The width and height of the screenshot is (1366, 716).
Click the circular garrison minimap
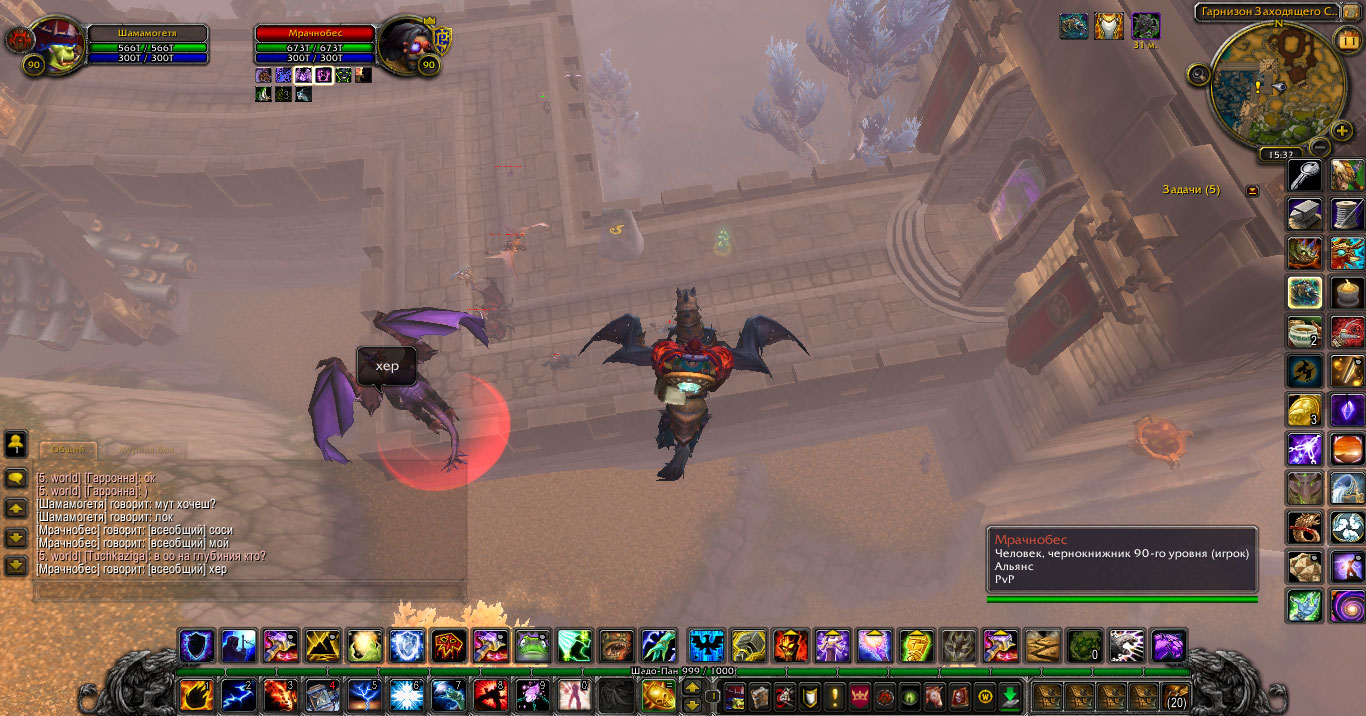coord(1263,84)
